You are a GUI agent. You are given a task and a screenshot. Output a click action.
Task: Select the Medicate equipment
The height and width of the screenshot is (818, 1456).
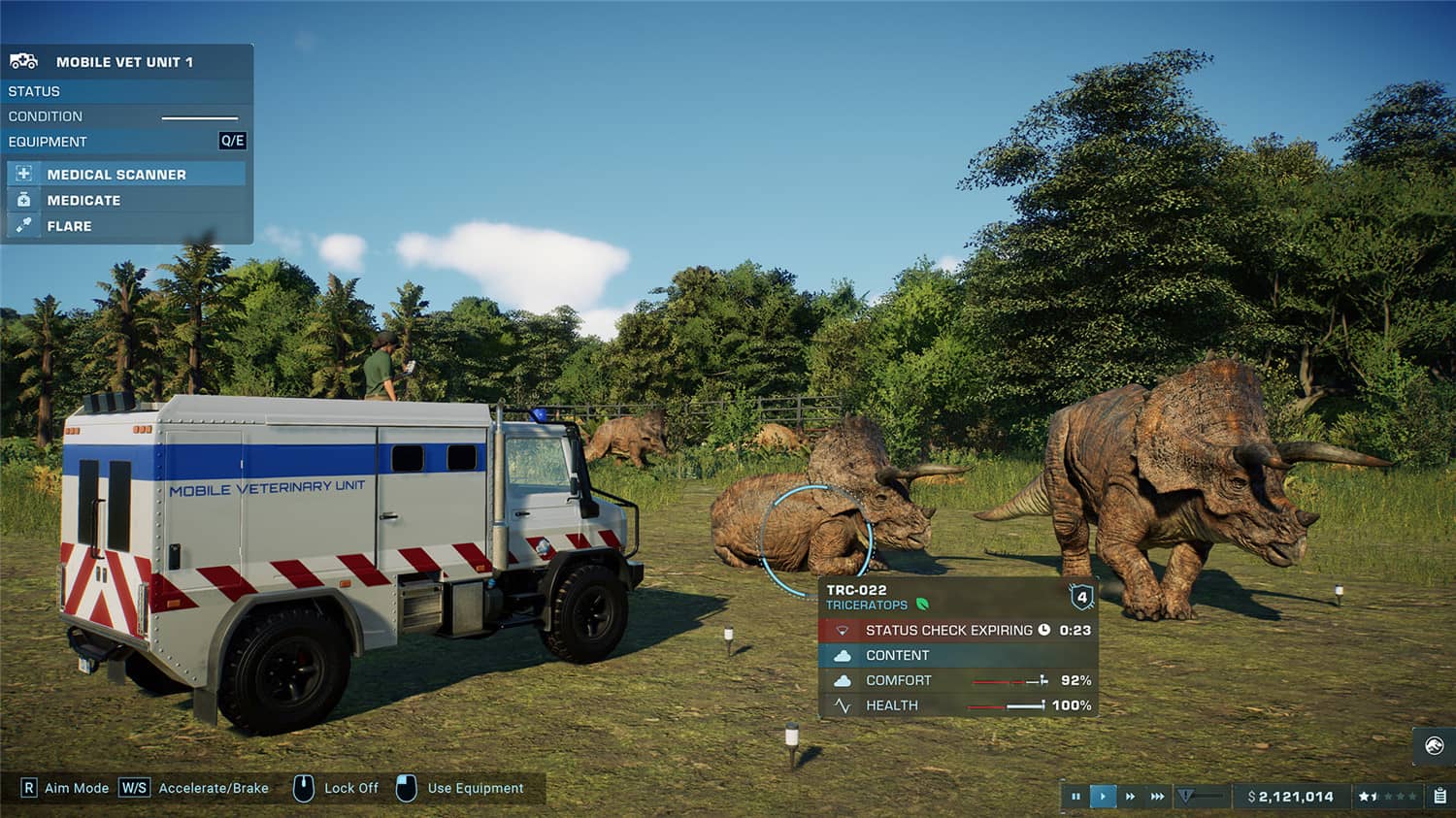[x=83, y=200]
